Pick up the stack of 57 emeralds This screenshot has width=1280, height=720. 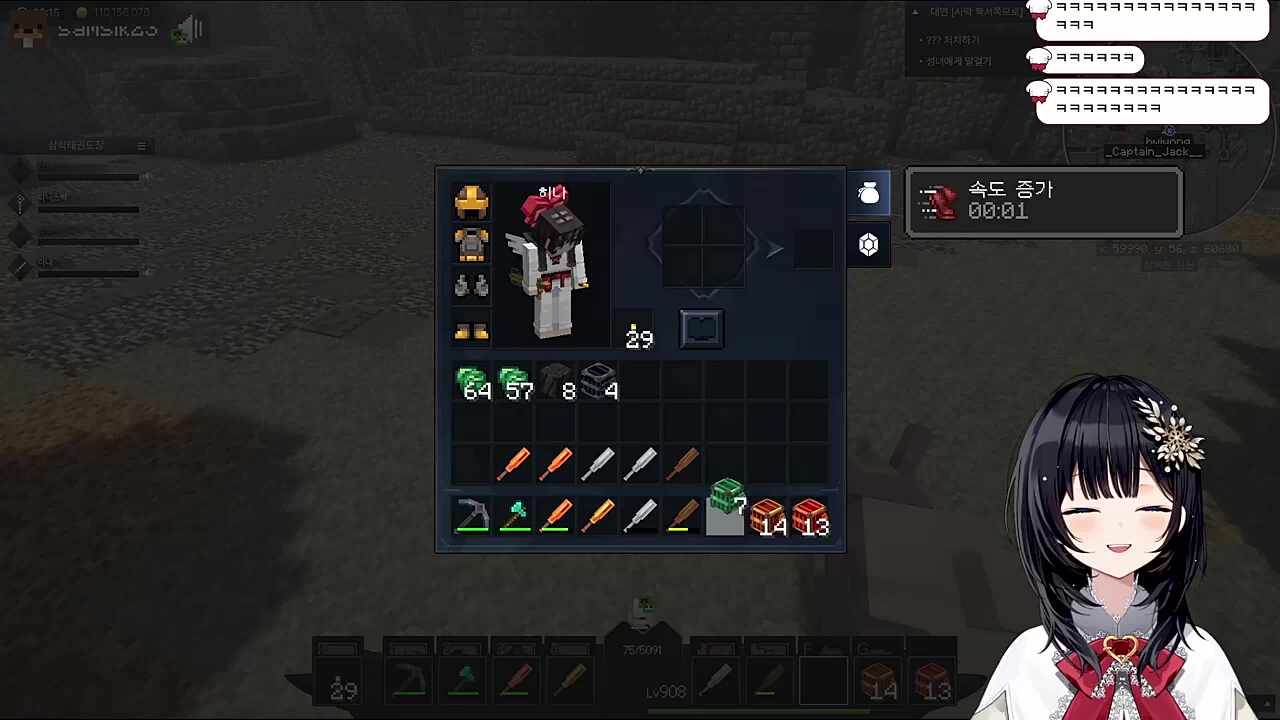click(515, 383)
